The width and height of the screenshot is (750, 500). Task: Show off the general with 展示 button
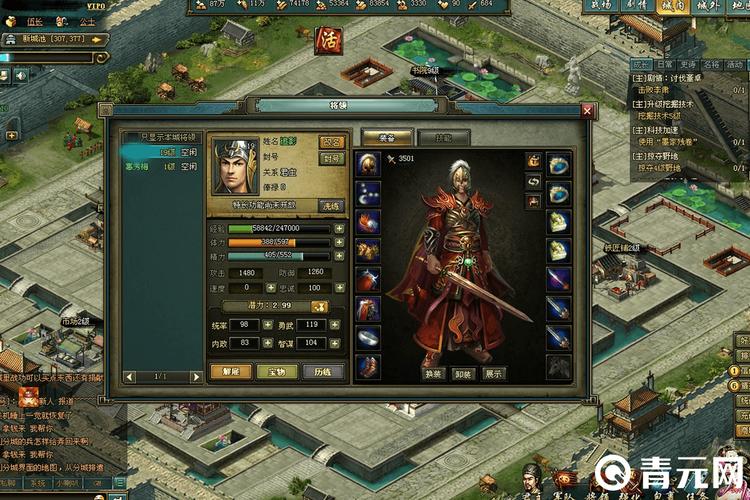(x=493, y=373)
